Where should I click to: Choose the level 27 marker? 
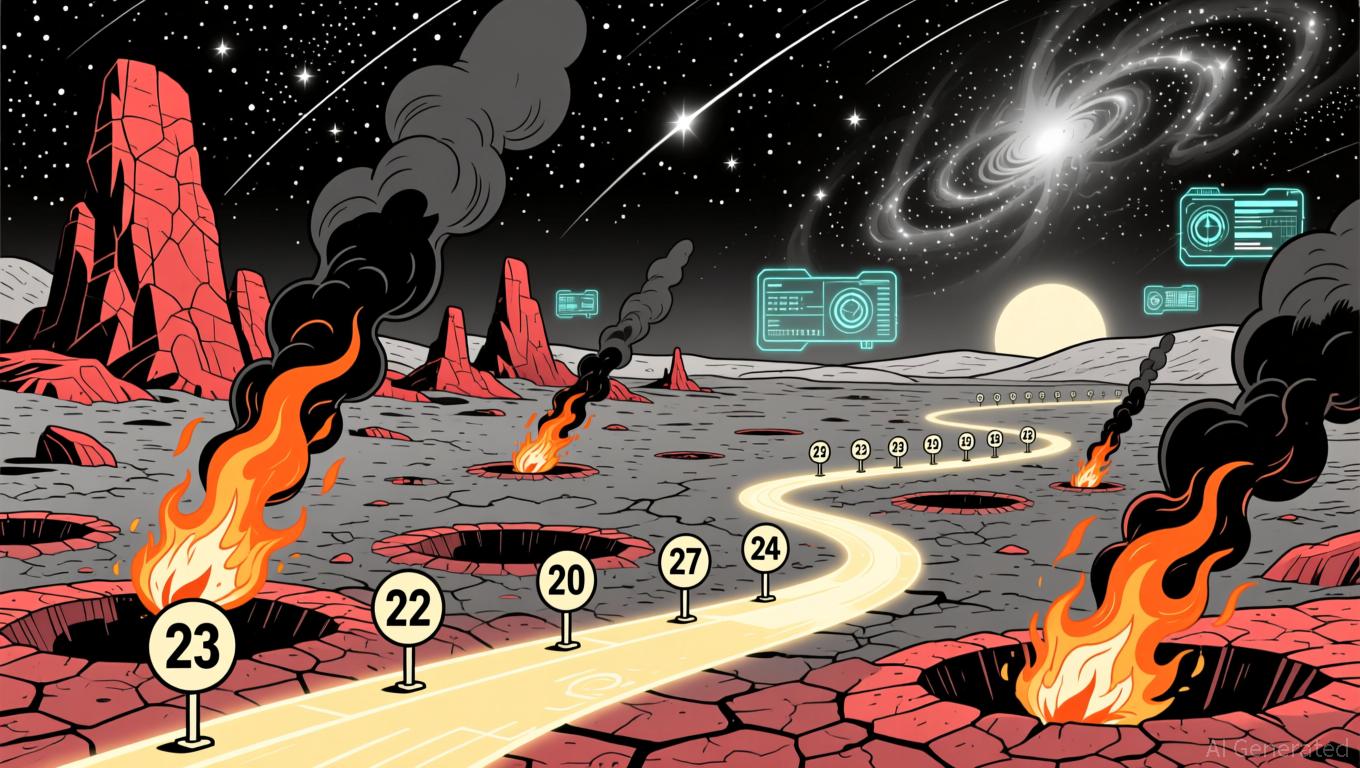click(685, 561)
